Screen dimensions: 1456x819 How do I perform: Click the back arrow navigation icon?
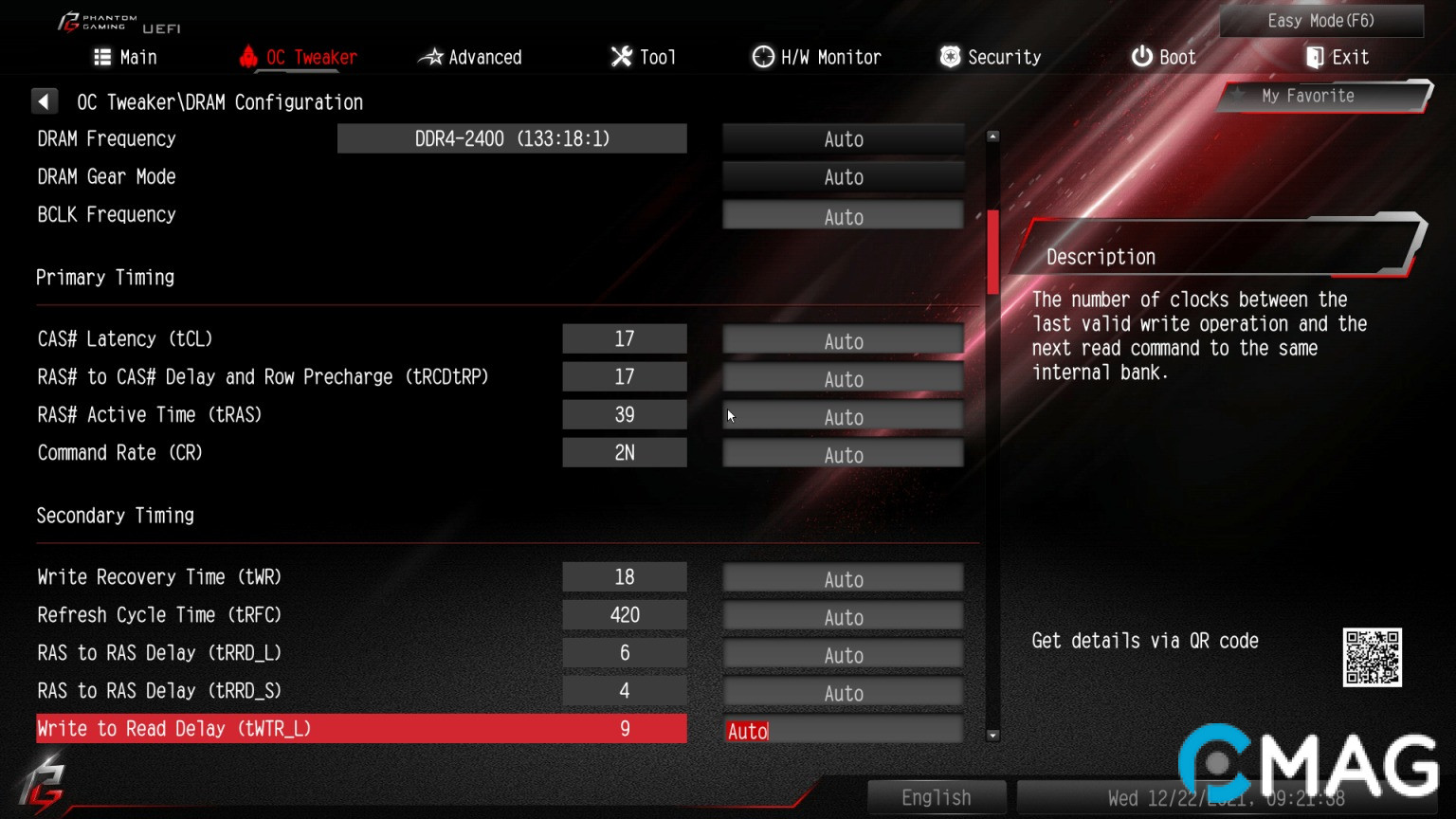[45, 100]
